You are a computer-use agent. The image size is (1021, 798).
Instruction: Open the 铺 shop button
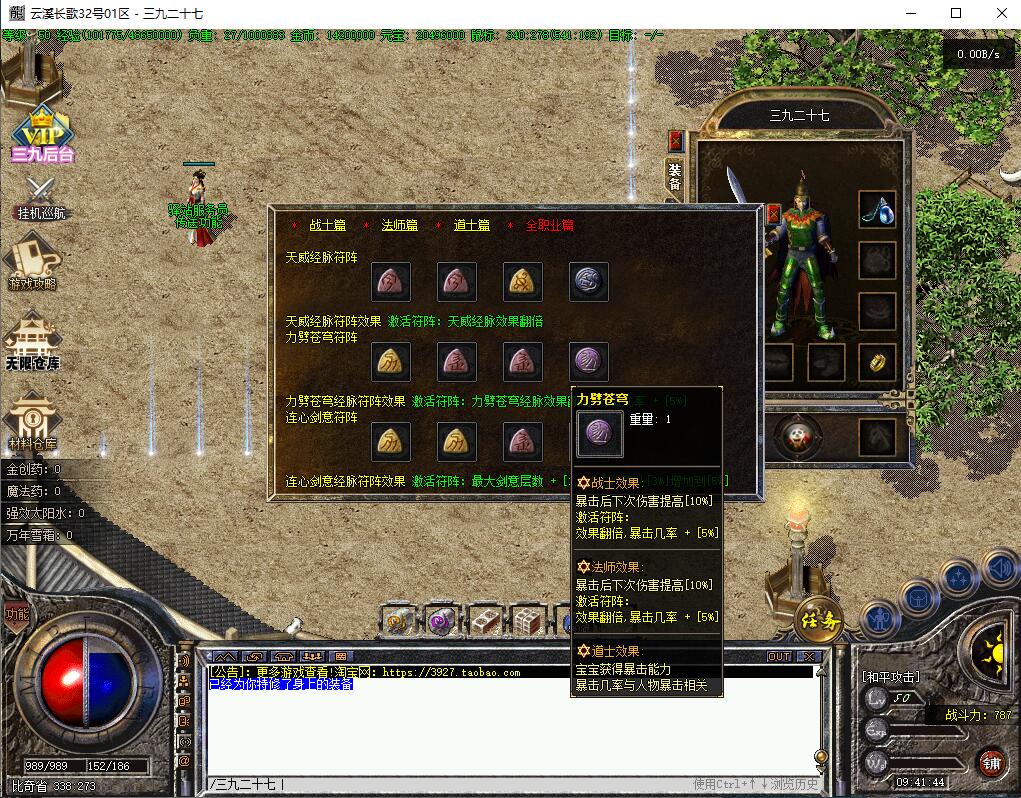coord(992,763)
